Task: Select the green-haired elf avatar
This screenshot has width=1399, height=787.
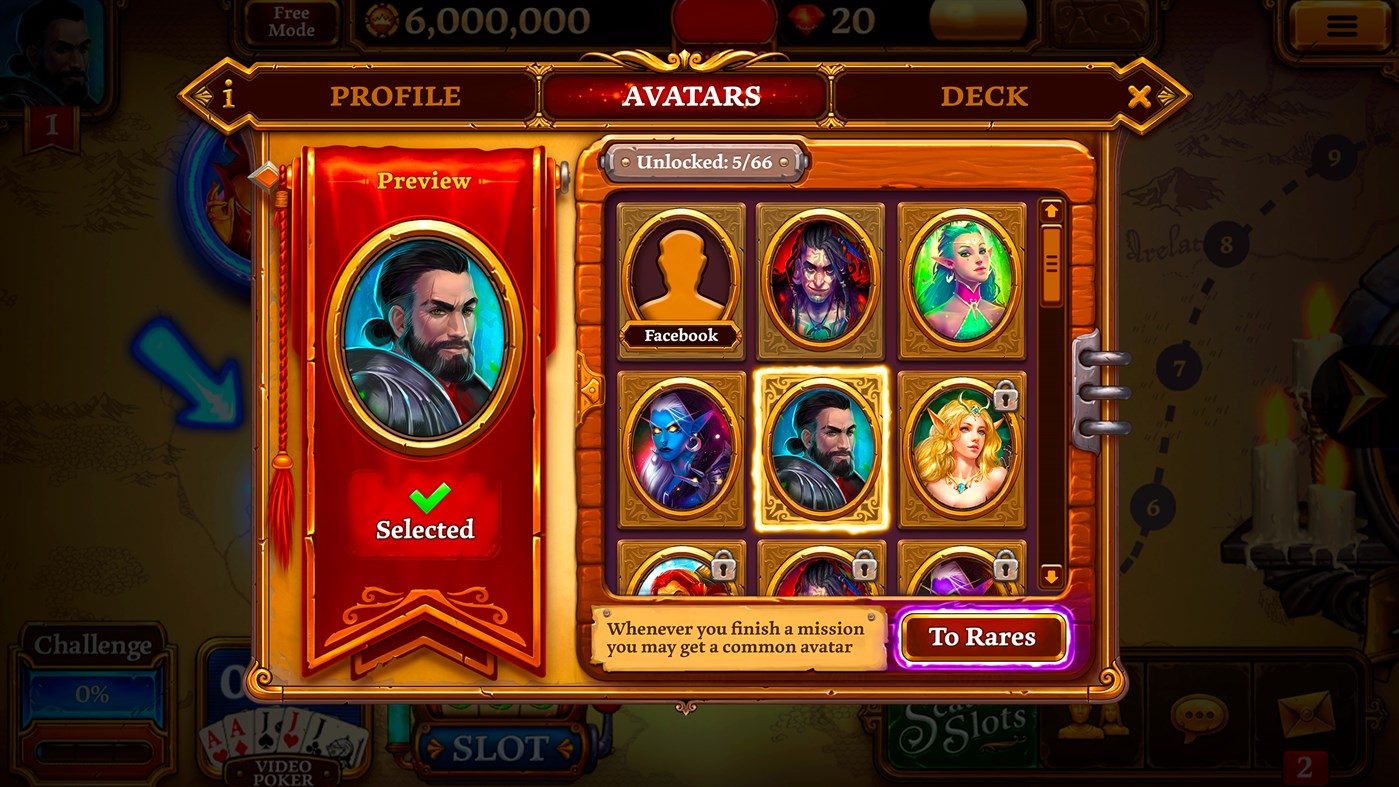Action: click(962, 277)
